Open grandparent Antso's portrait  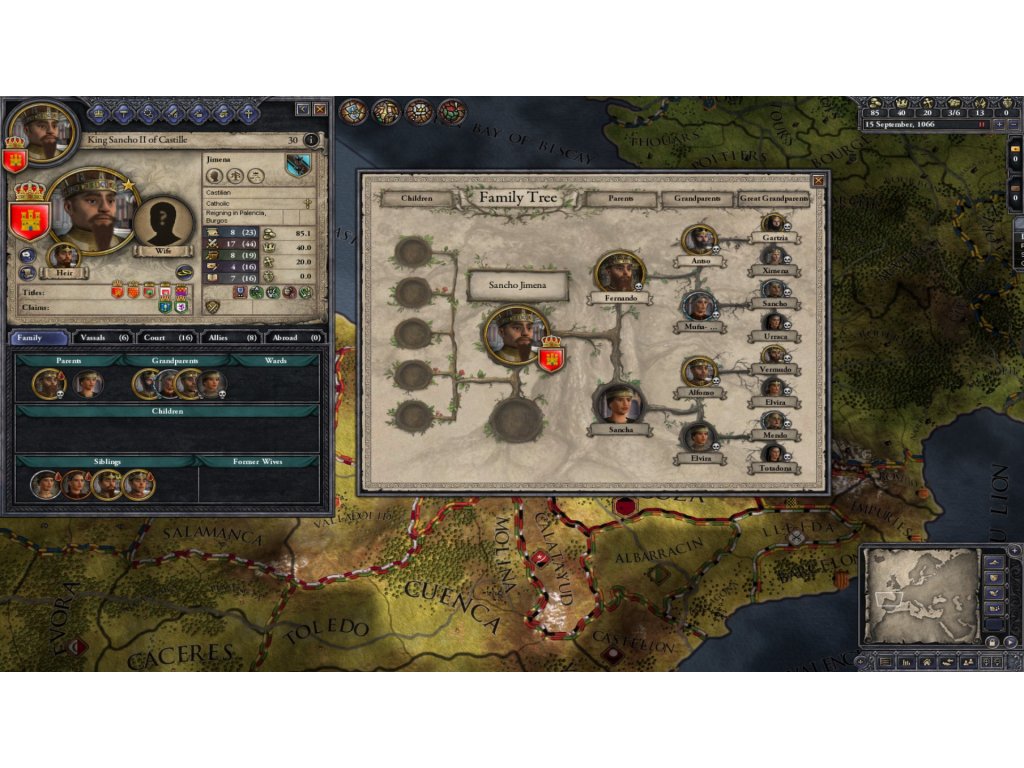pyautogui.click(x=699, y=240)
